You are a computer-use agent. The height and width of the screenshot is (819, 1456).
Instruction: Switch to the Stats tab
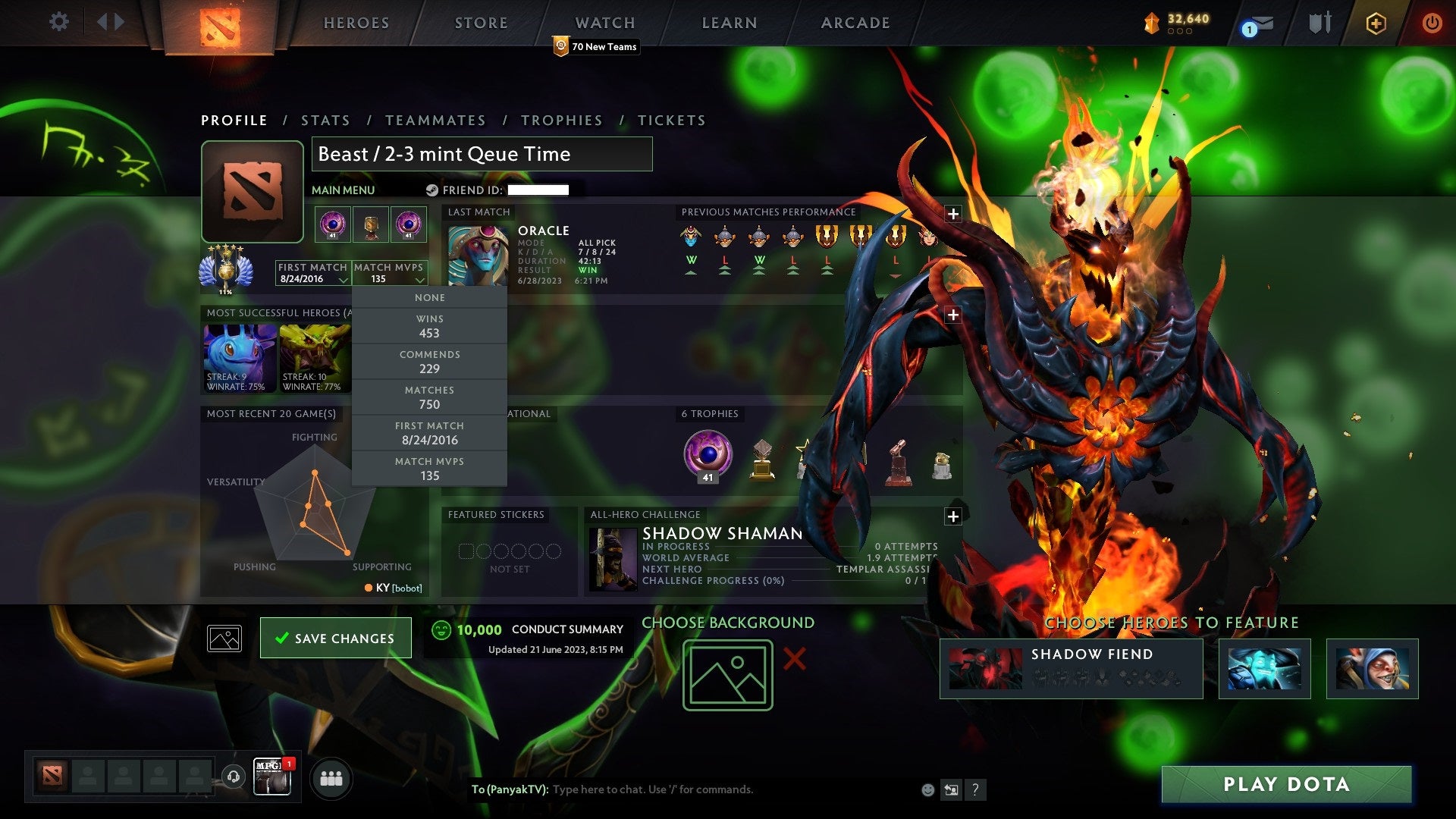pos(325,120)
